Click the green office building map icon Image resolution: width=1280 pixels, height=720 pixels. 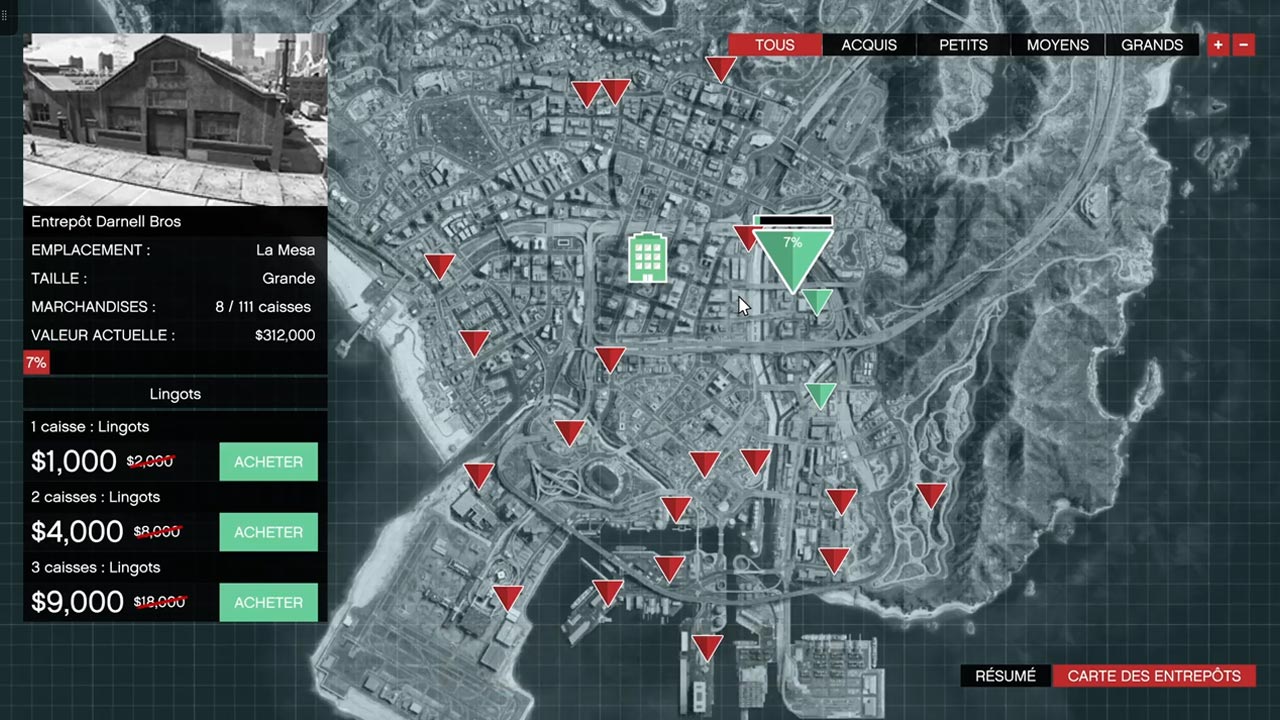tap(647, 258)
